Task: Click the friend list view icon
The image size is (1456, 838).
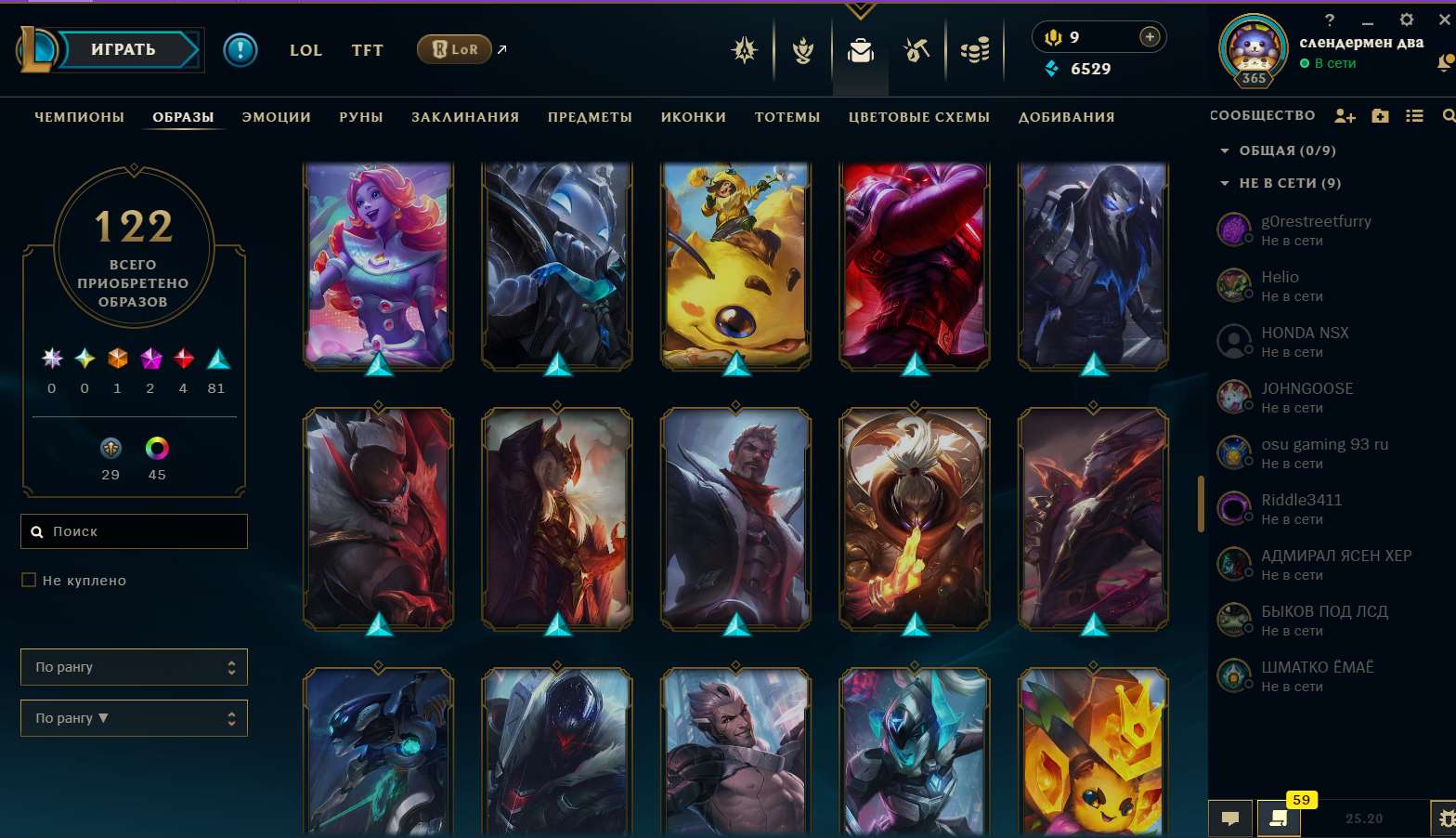Action: 1414,115
